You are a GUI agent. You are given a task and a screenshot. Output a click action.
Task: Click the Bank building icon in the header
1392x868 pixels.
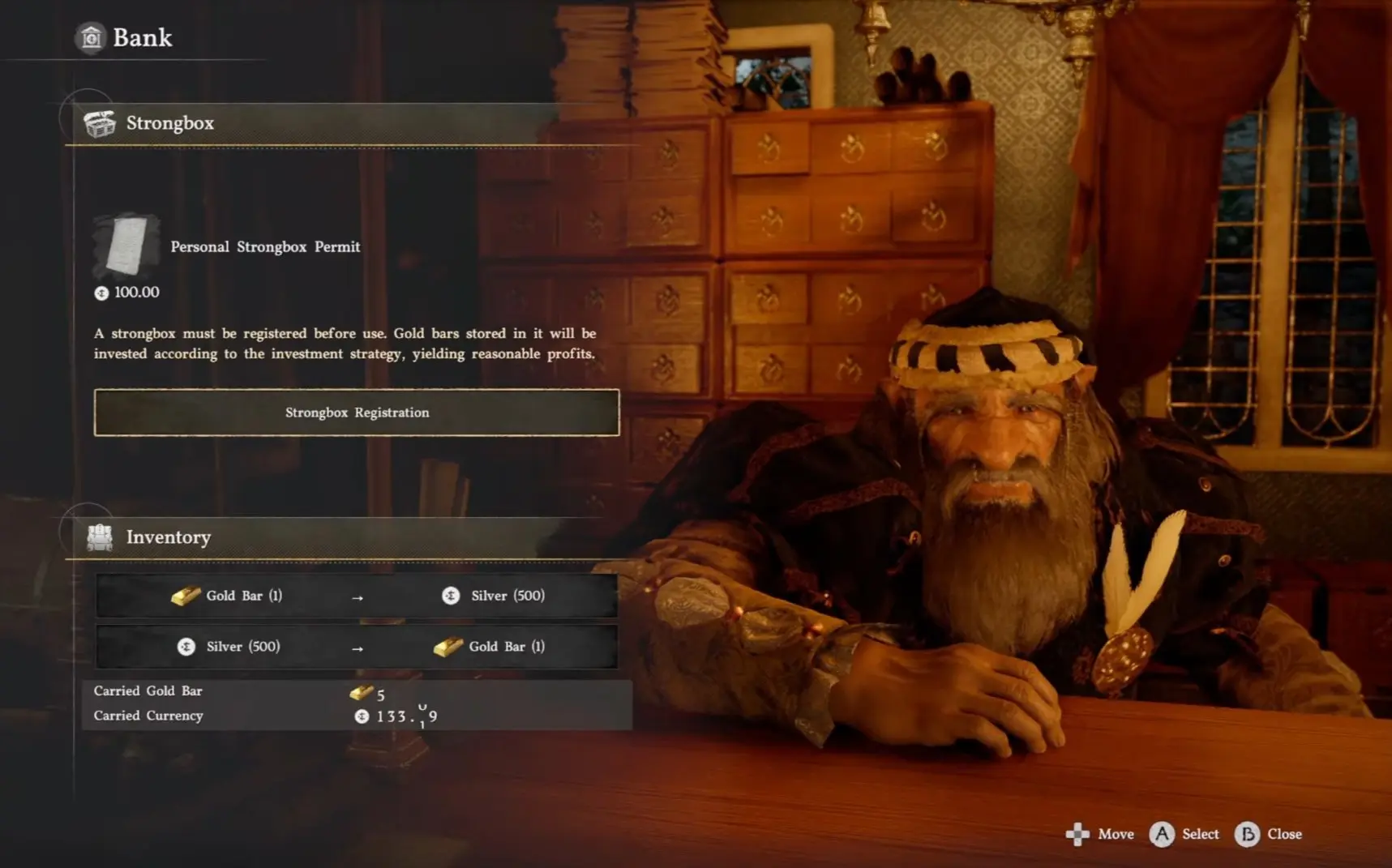pyautogui.click(x=92, y=36)
